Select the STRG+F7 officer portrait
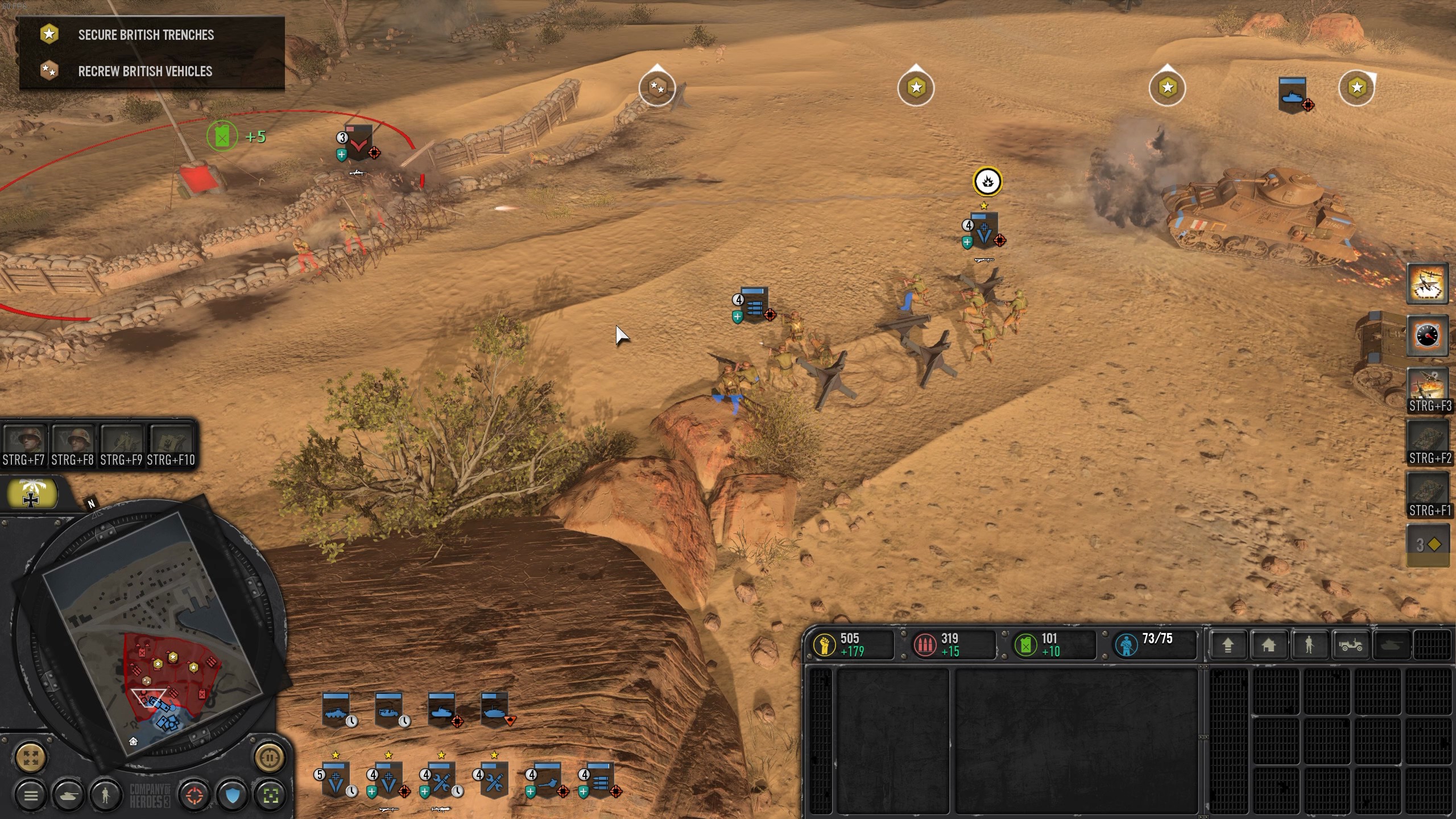 (x=24, y=444)
